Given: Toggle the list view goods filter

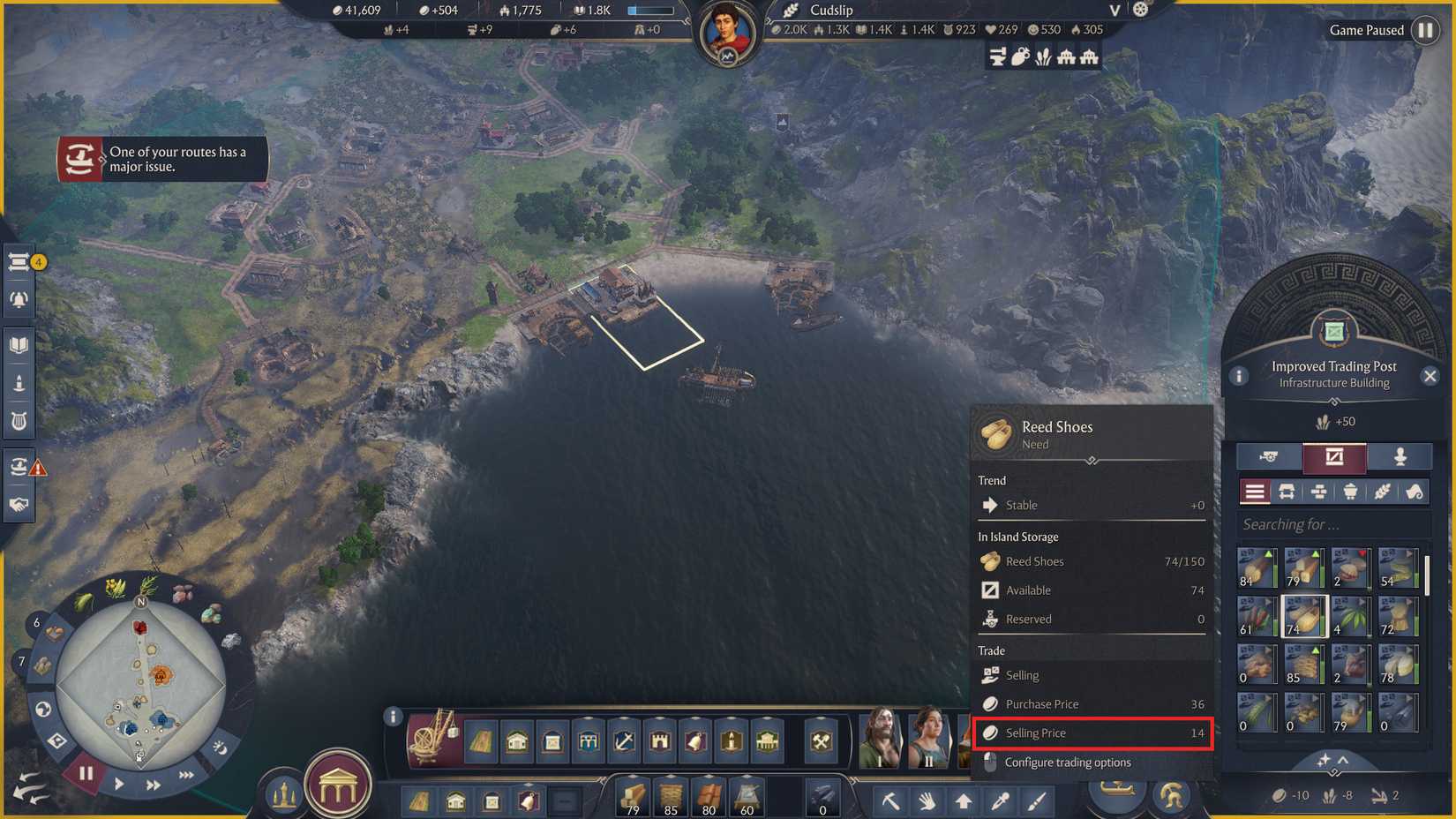Looking at the screenshot, I should [x=1255, y=492].
